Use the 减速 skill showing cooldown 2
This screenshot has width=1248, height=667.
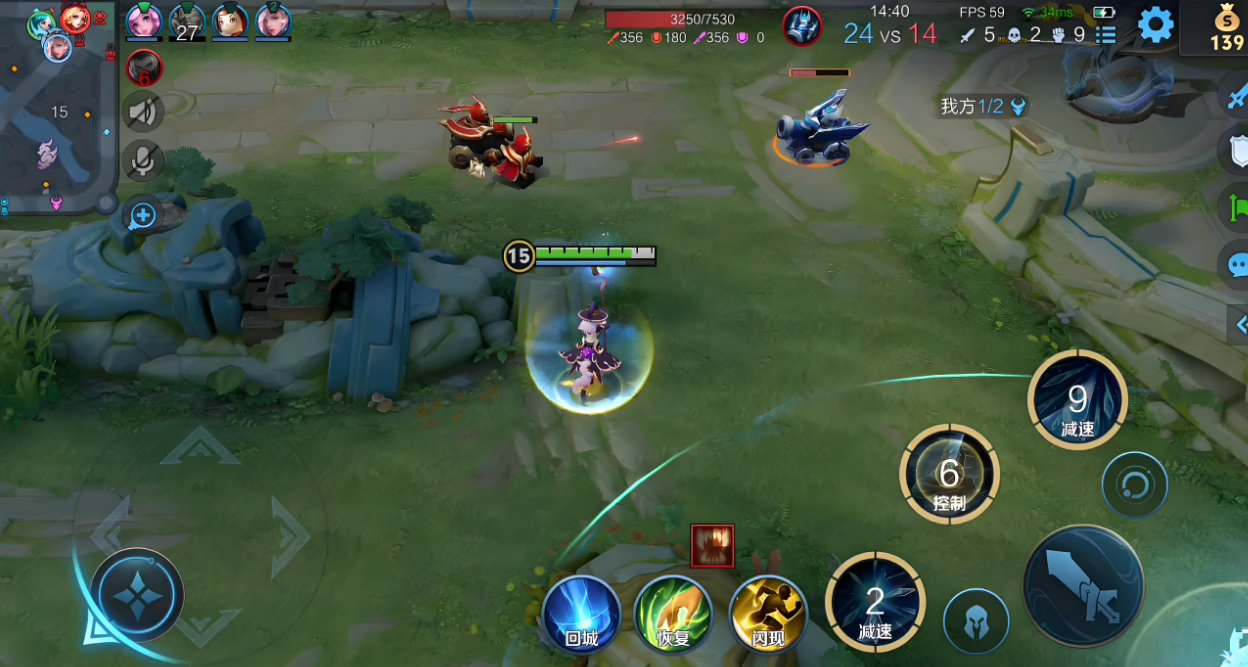click(874, 602)
